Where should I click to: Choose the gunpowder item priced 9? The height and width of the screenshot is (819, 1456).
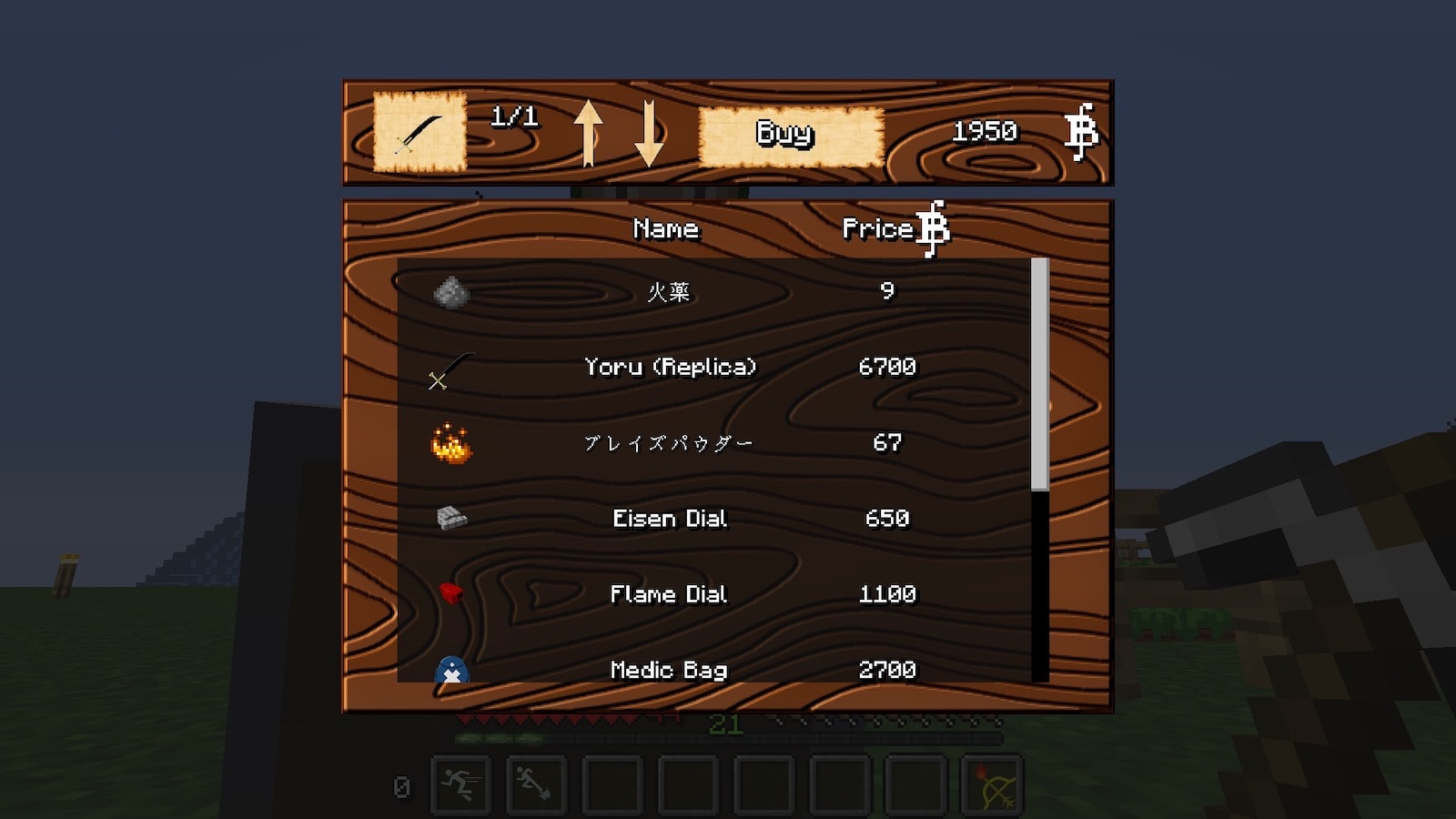tap(670, 291)
